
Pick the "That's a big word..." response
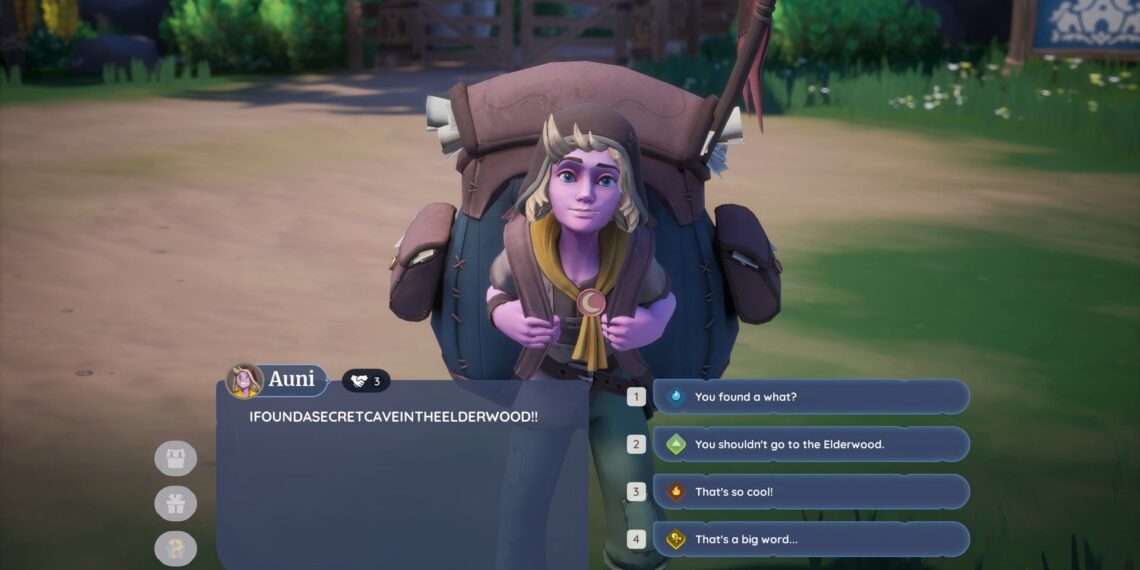click(810, 539)
